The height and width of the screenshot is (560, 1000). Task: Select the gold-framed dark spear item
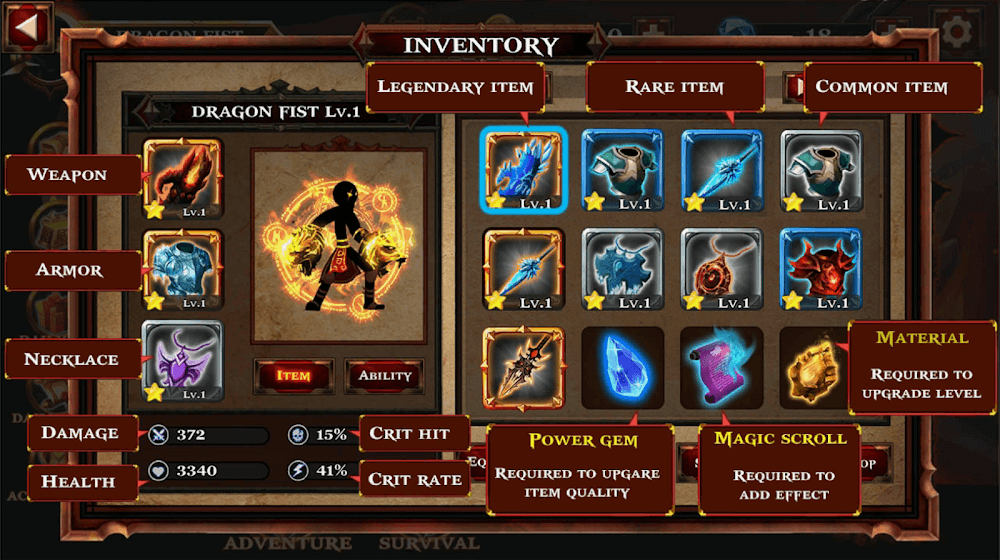523,364
